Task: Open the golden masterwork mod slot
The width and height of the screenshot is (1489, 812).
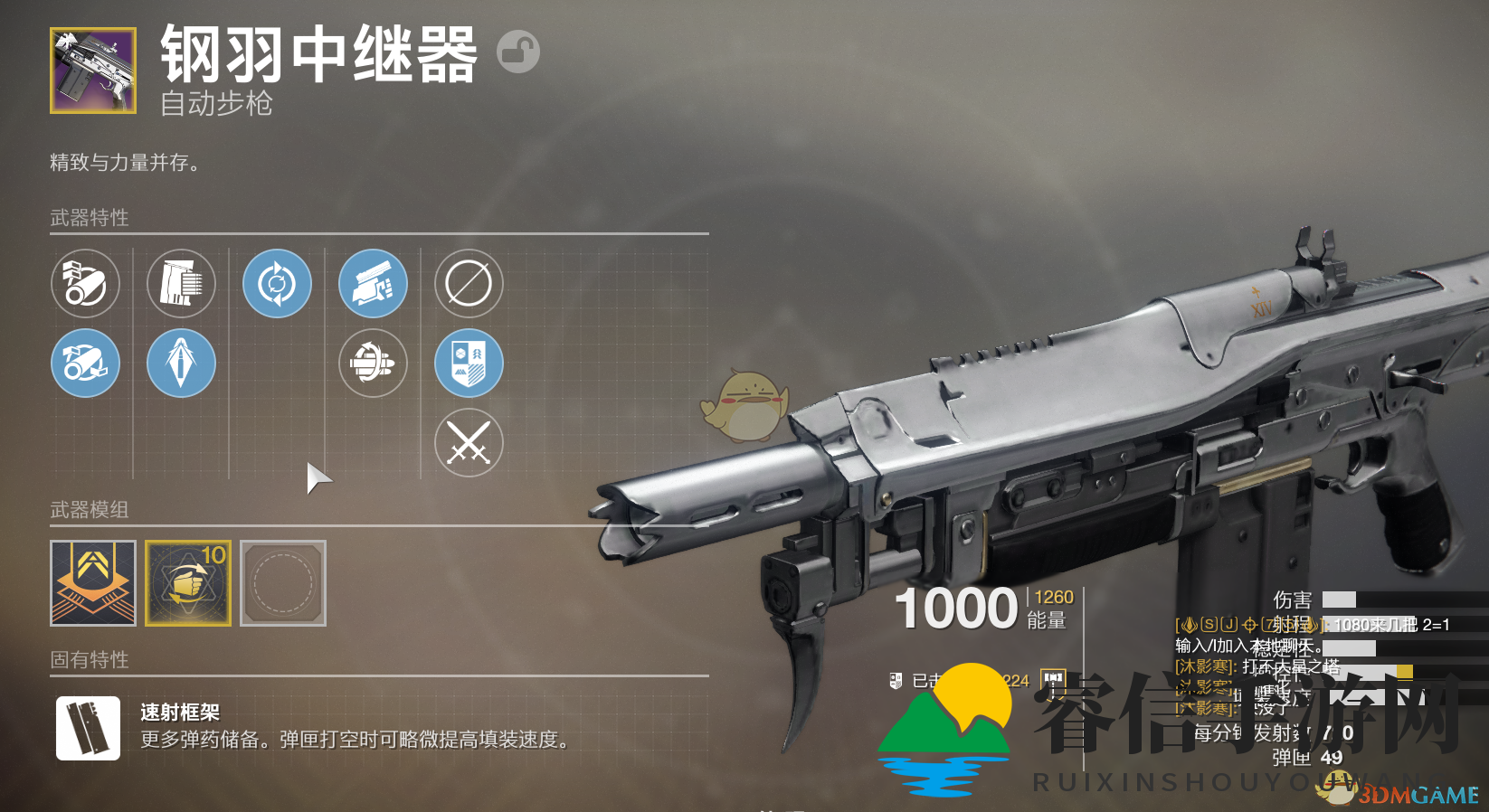Action: [x=93, y=583]
